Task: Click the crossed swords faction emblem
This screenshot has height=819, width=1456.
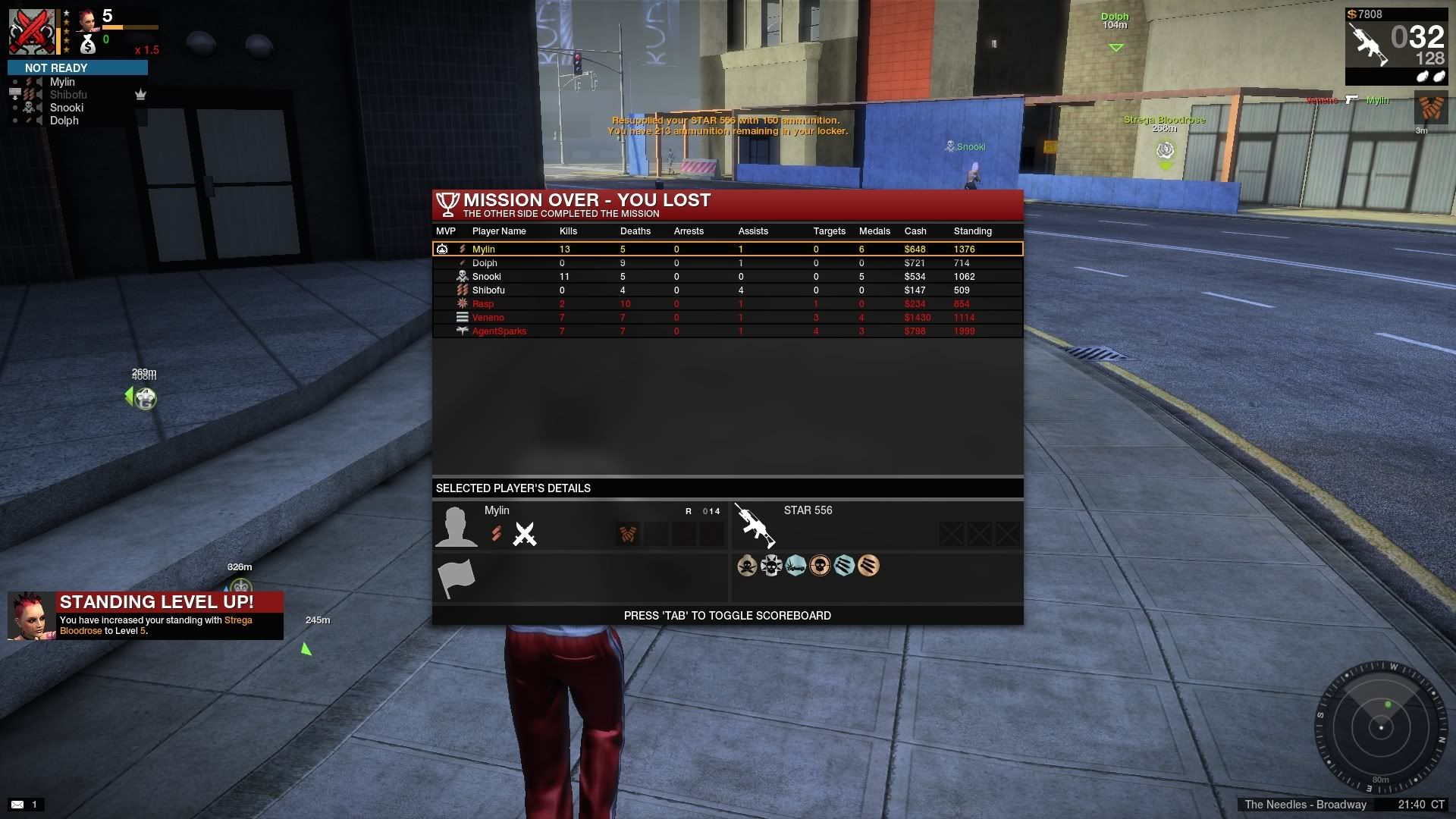Action: 525,534
